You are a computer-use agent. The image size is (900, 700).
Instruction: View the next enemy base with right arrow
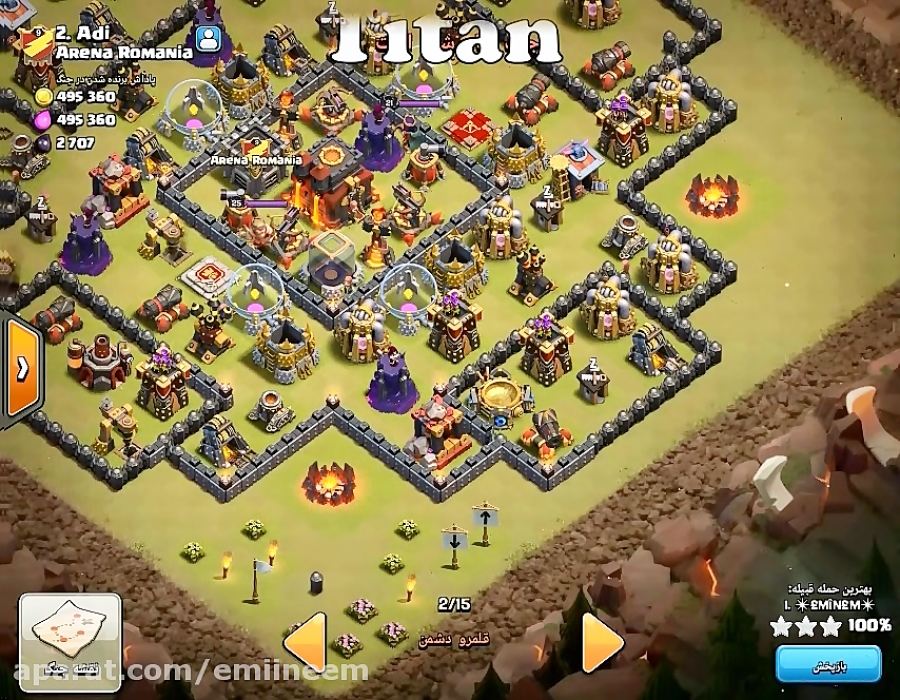point(602,641)
